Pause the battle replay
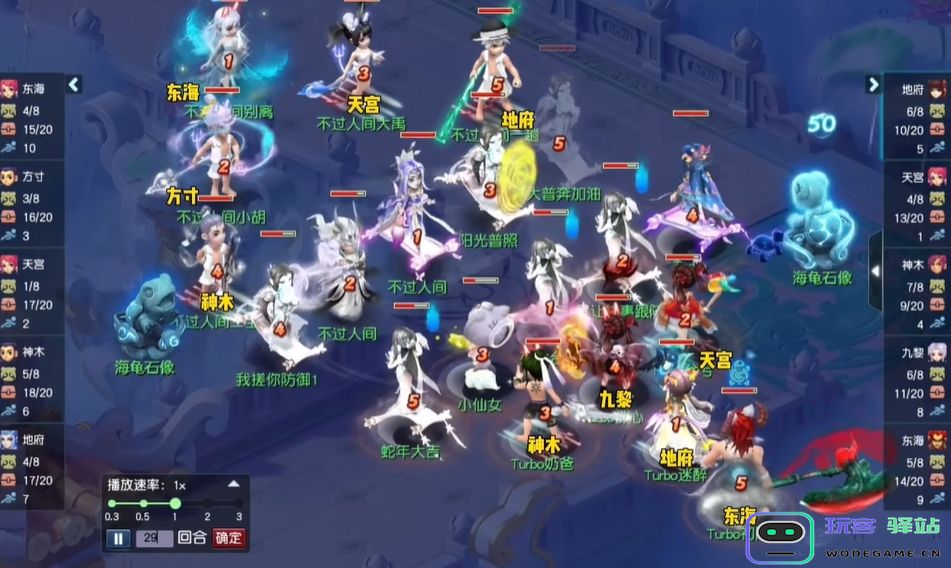 pos(117,538)
